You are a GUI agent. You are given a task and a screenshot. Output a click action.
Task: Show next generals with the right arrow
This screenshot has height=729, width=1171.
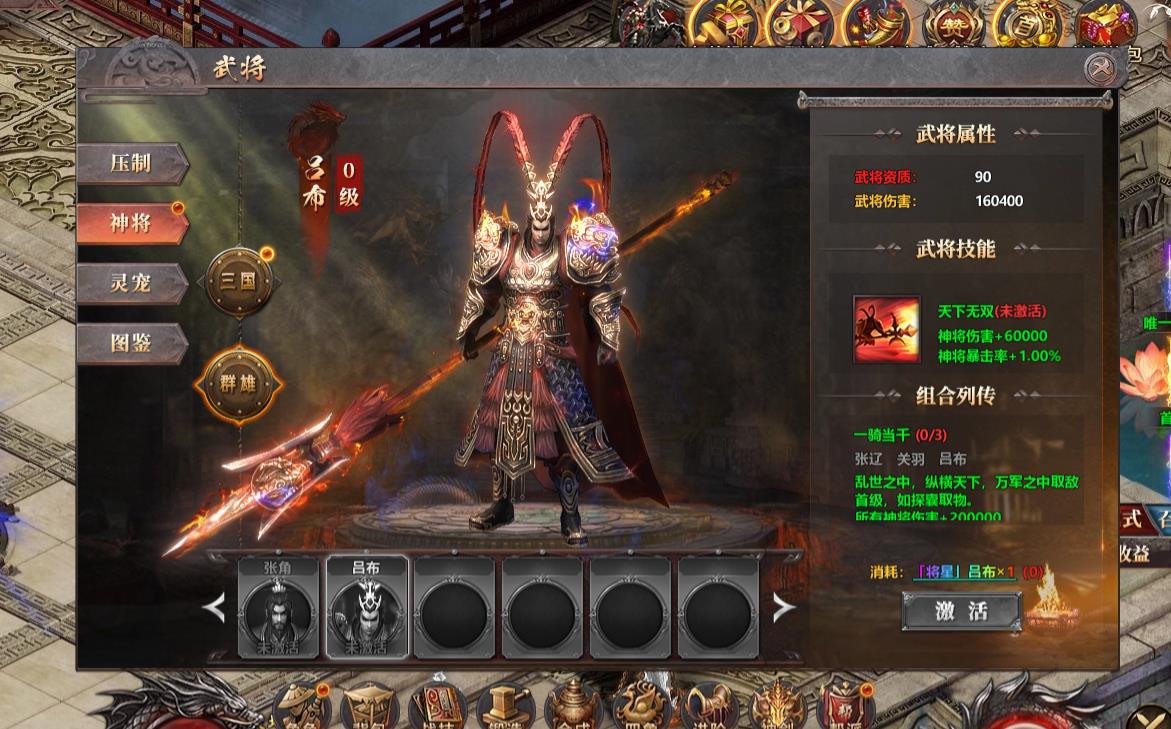point(785,607)
